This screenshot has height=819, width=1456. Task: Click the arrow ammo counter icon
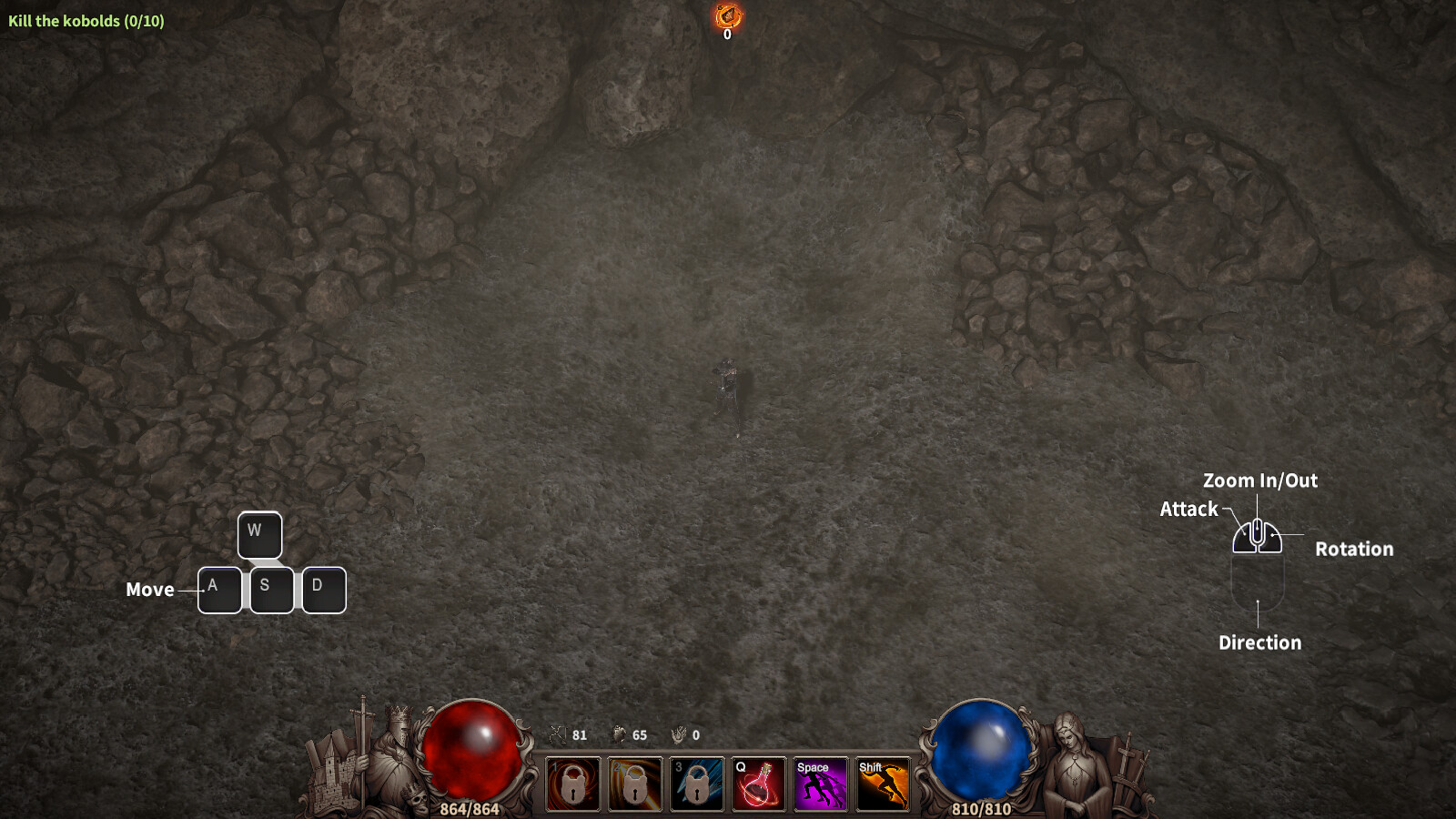pos(557,735)
